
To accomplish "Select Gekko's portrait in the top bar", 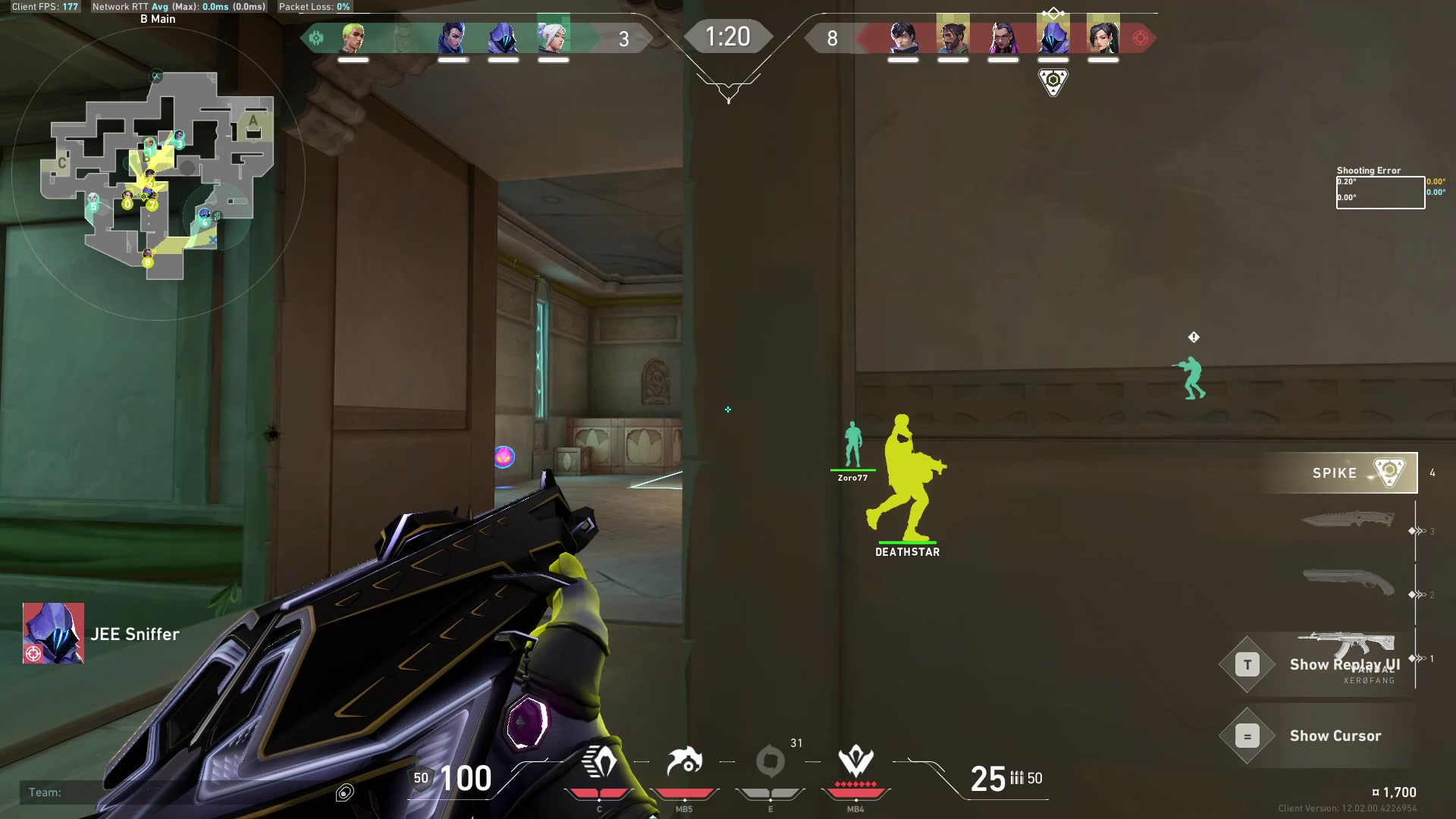I will (x=353, y=37).
